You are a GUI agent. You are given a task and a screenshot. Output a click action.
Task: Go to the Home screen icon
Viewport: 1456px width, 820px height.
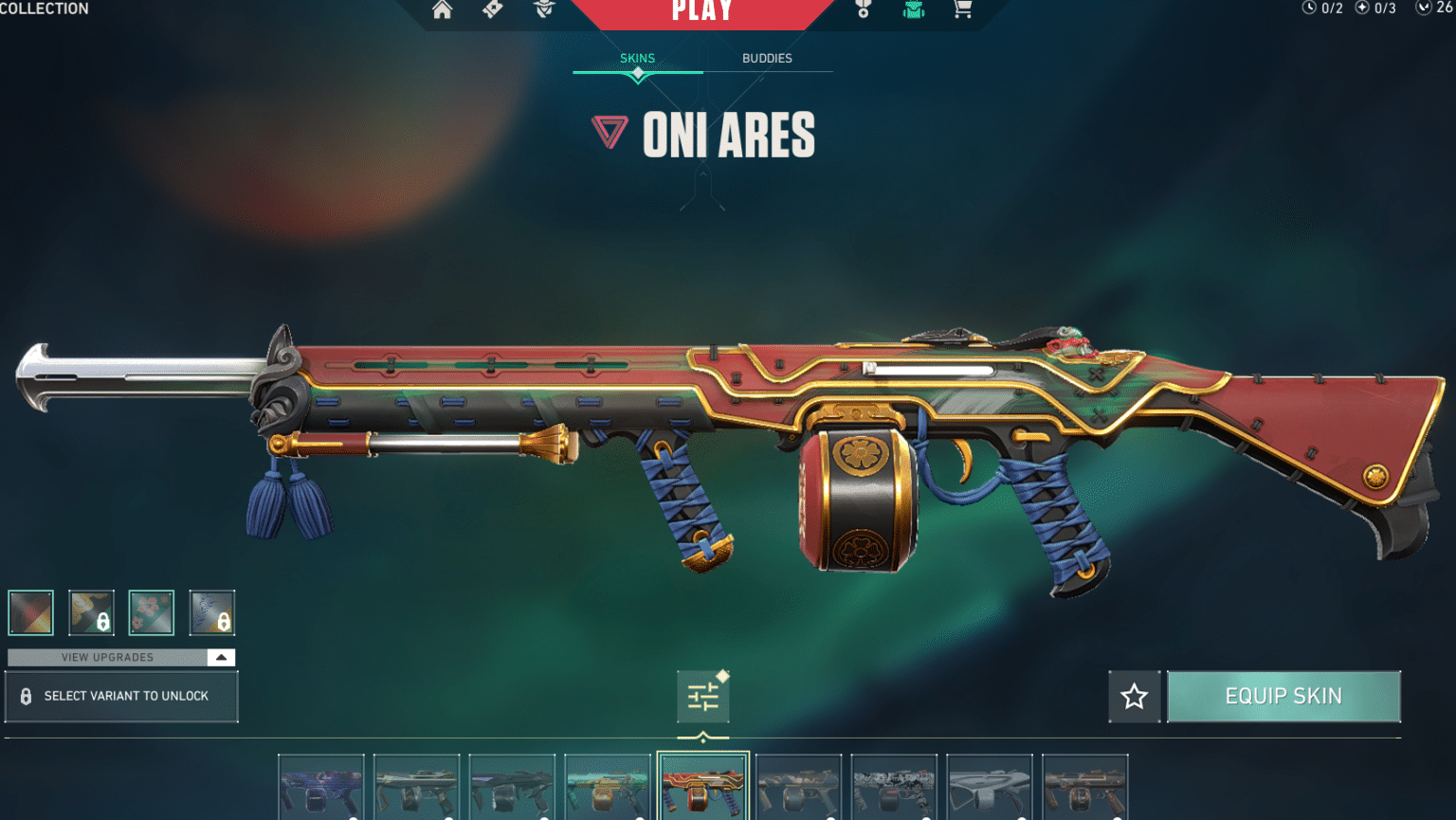(x=442, y=9)
